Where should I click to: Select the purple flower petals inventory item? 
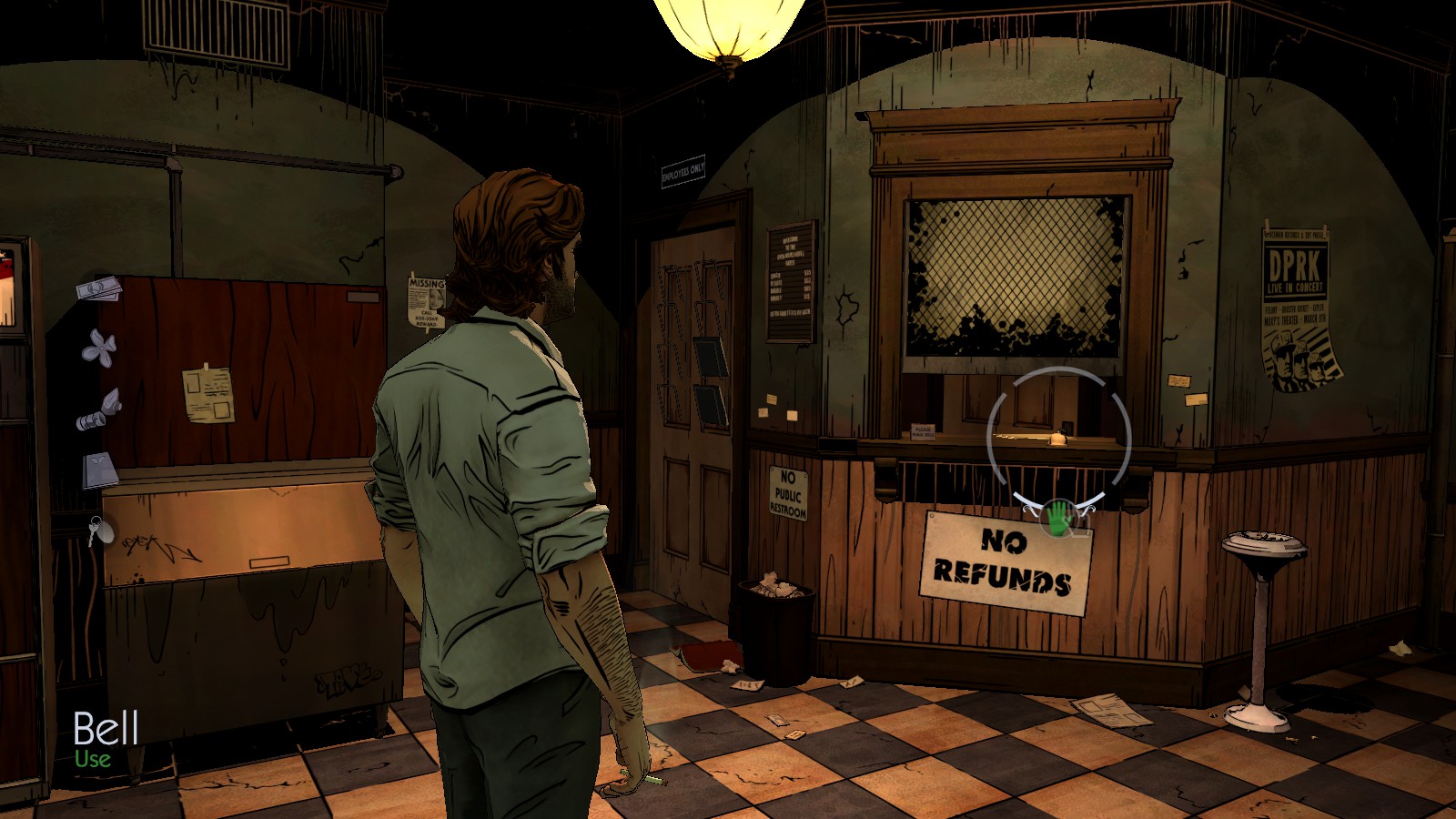coord(99,349)
